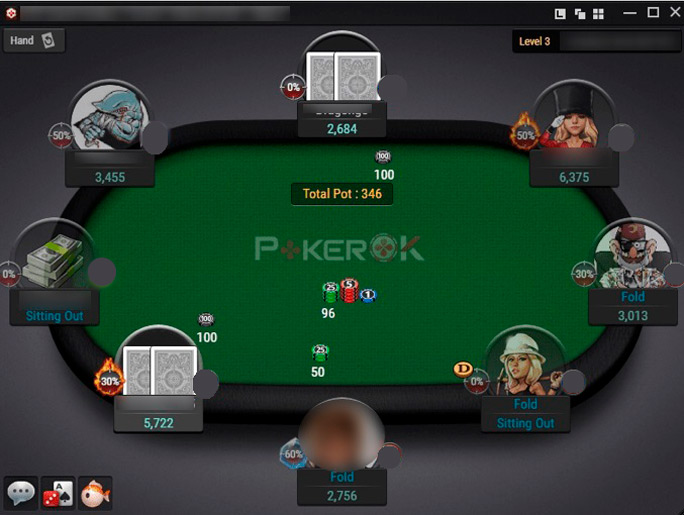Select the top seat with 2,684 chips

tap(342, 73)
